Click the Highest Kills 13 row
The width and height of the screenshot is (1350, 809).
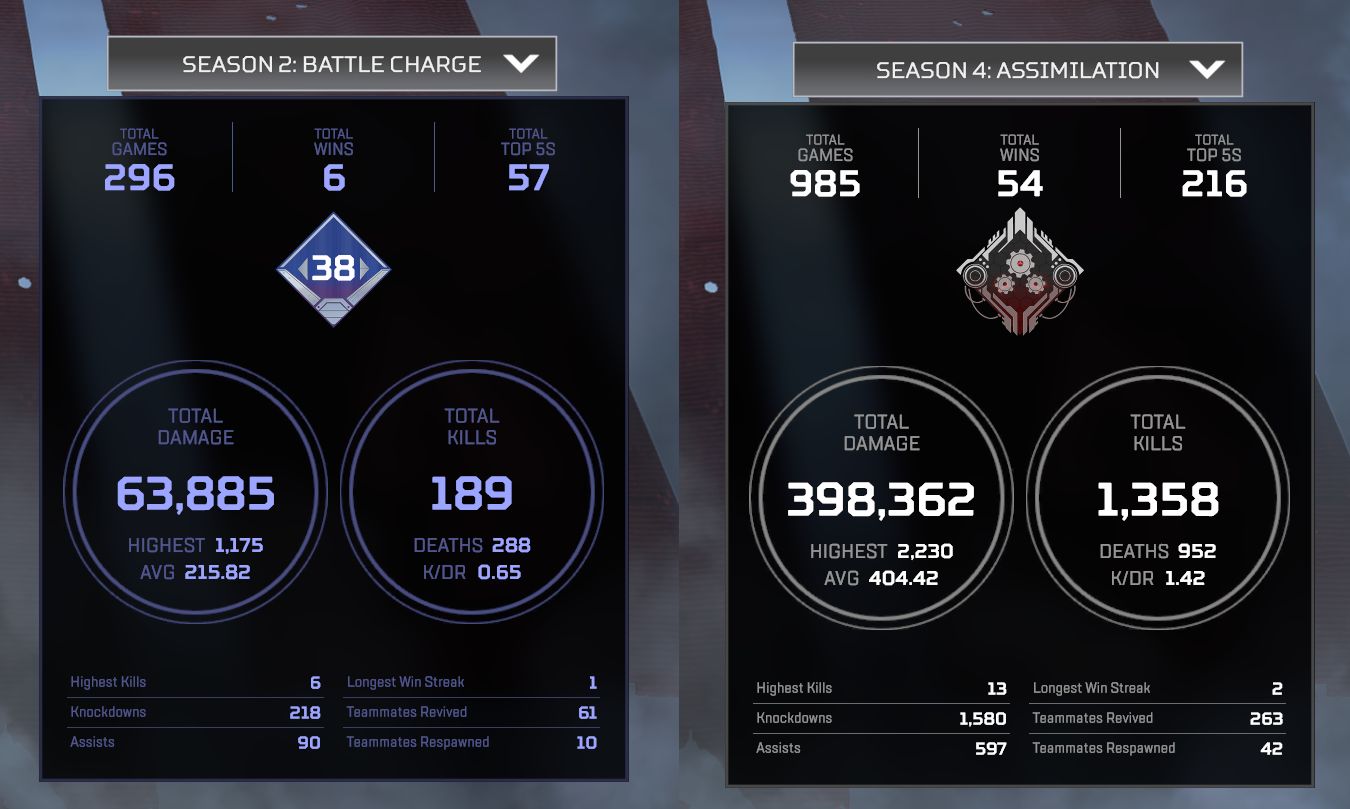[880, 688]
